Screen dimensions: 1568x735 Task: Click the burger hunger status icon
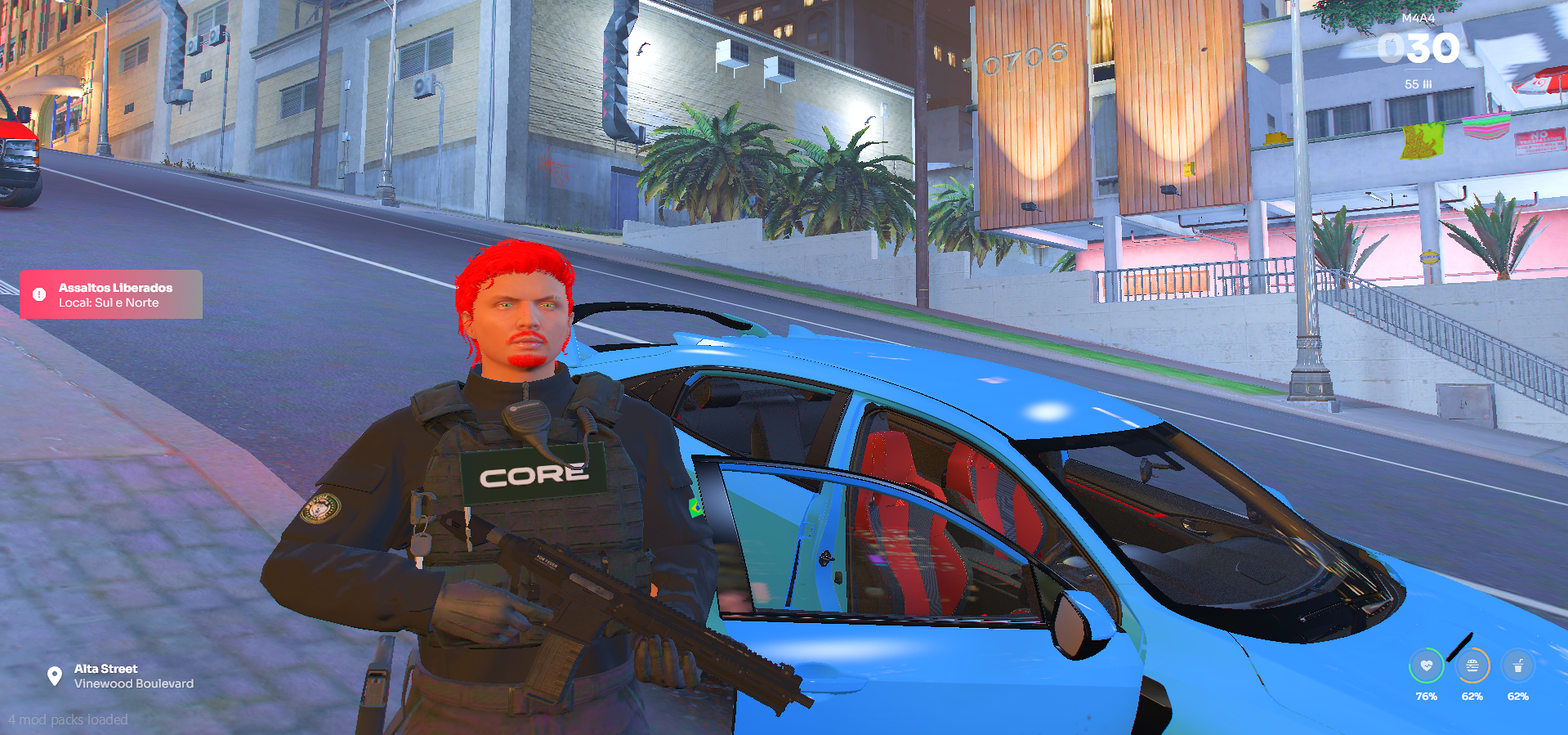tap(1472, 666)
